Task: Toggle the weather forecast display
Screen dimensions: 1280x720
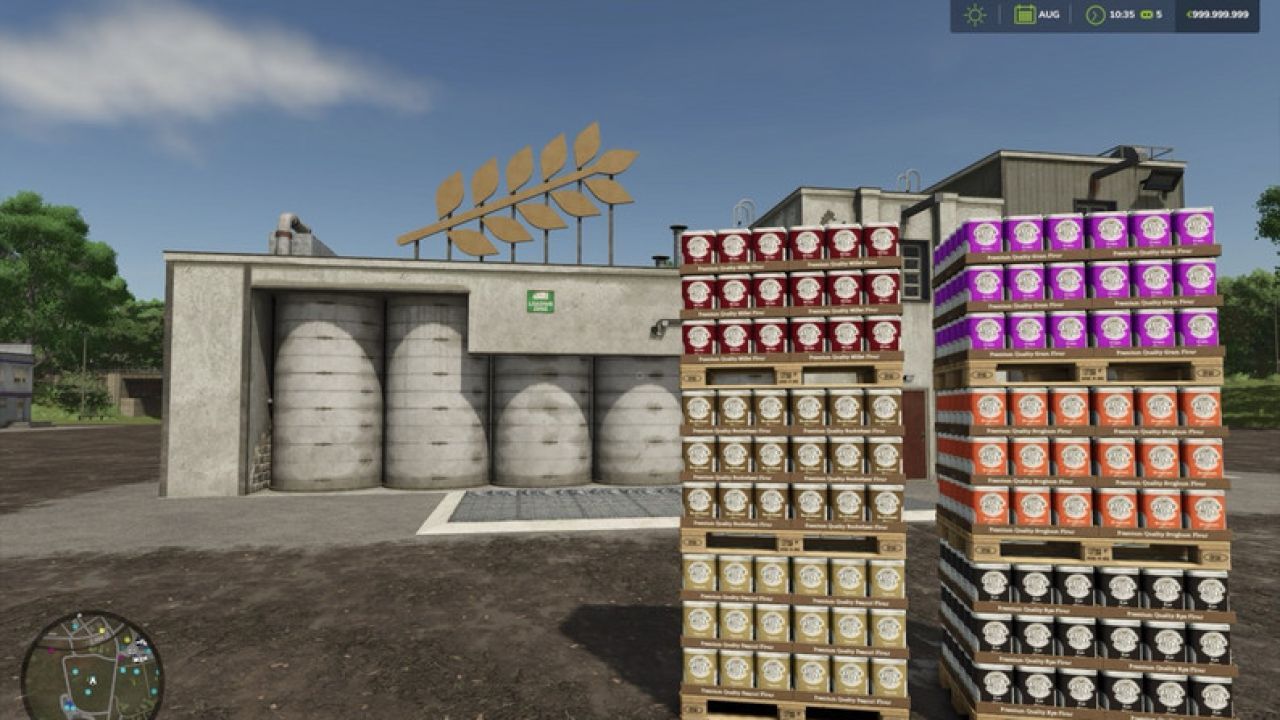Action: tap(975, 14)
